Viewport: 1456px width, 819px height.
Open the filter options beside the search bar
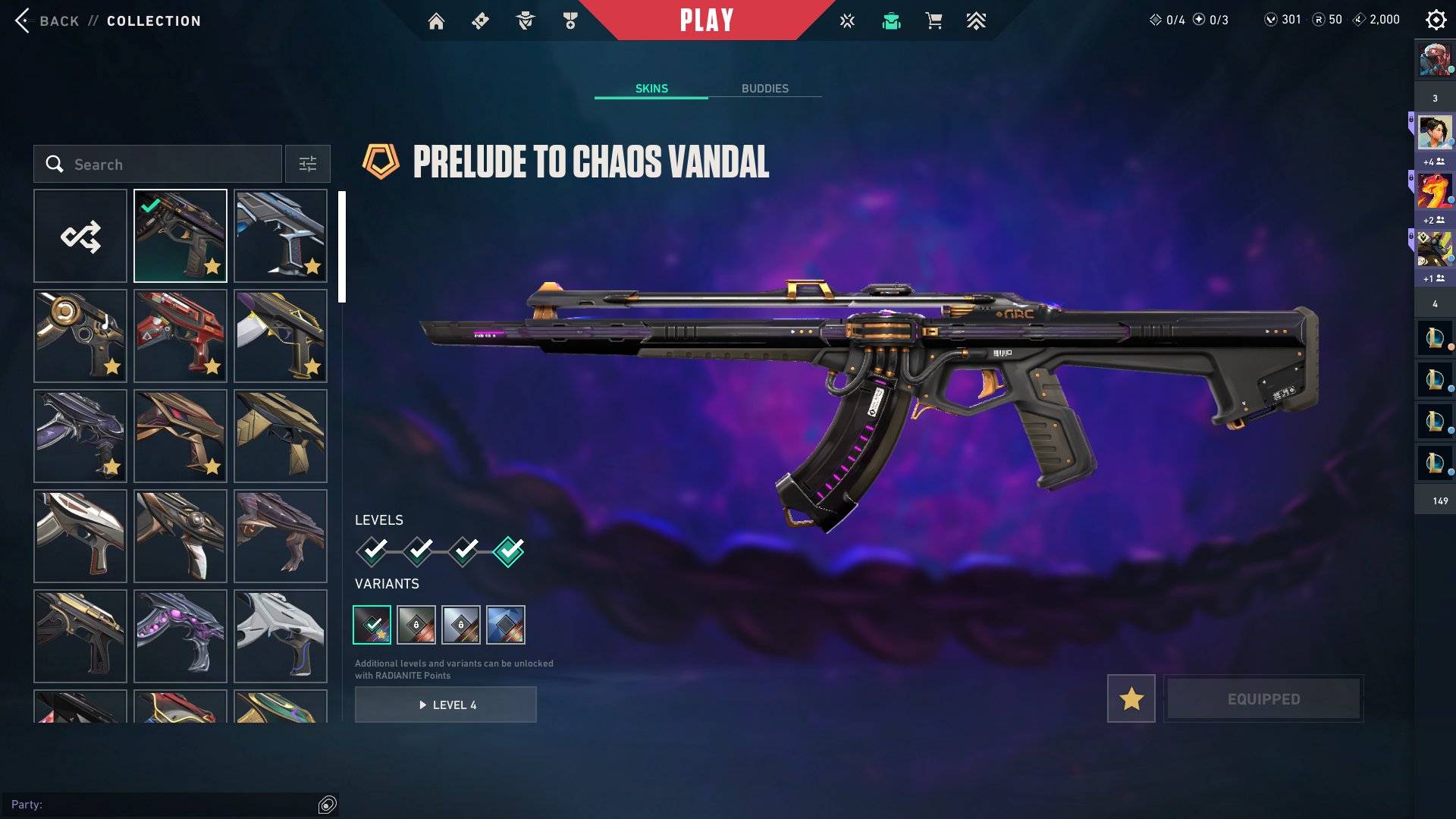coord(307,164)
